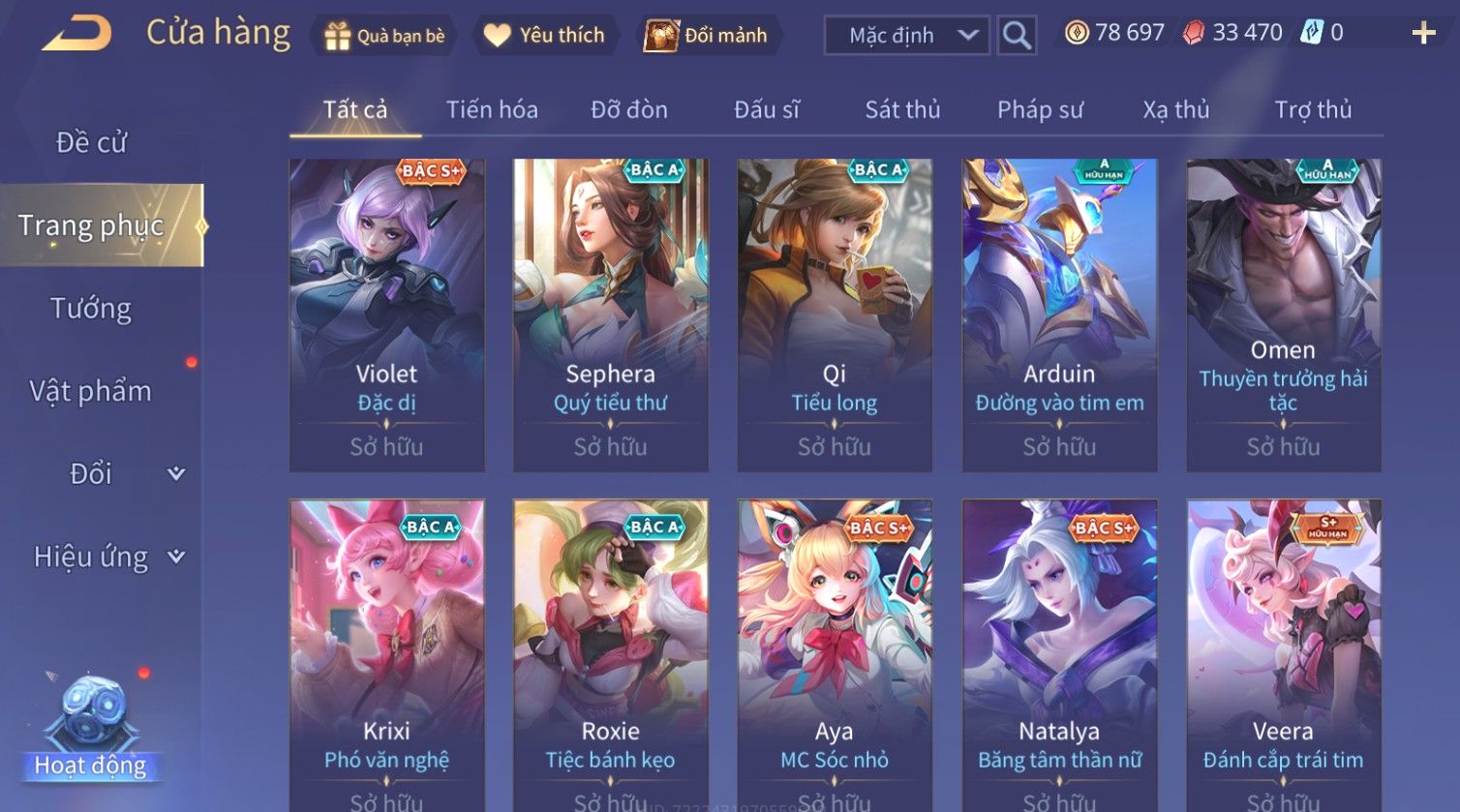Click the magnifying glass search button
The image size is (1460, 812).
1017,36
